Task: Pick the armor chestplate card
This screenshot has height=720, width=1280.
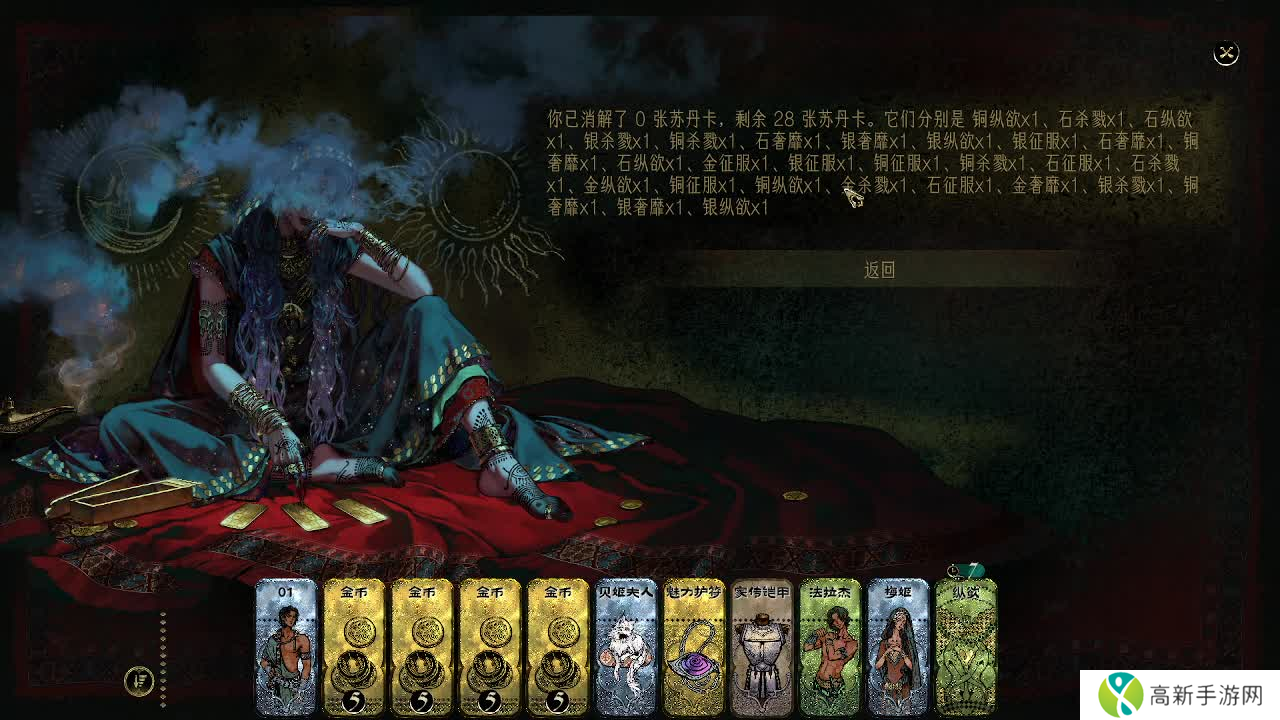Action: 762,647
